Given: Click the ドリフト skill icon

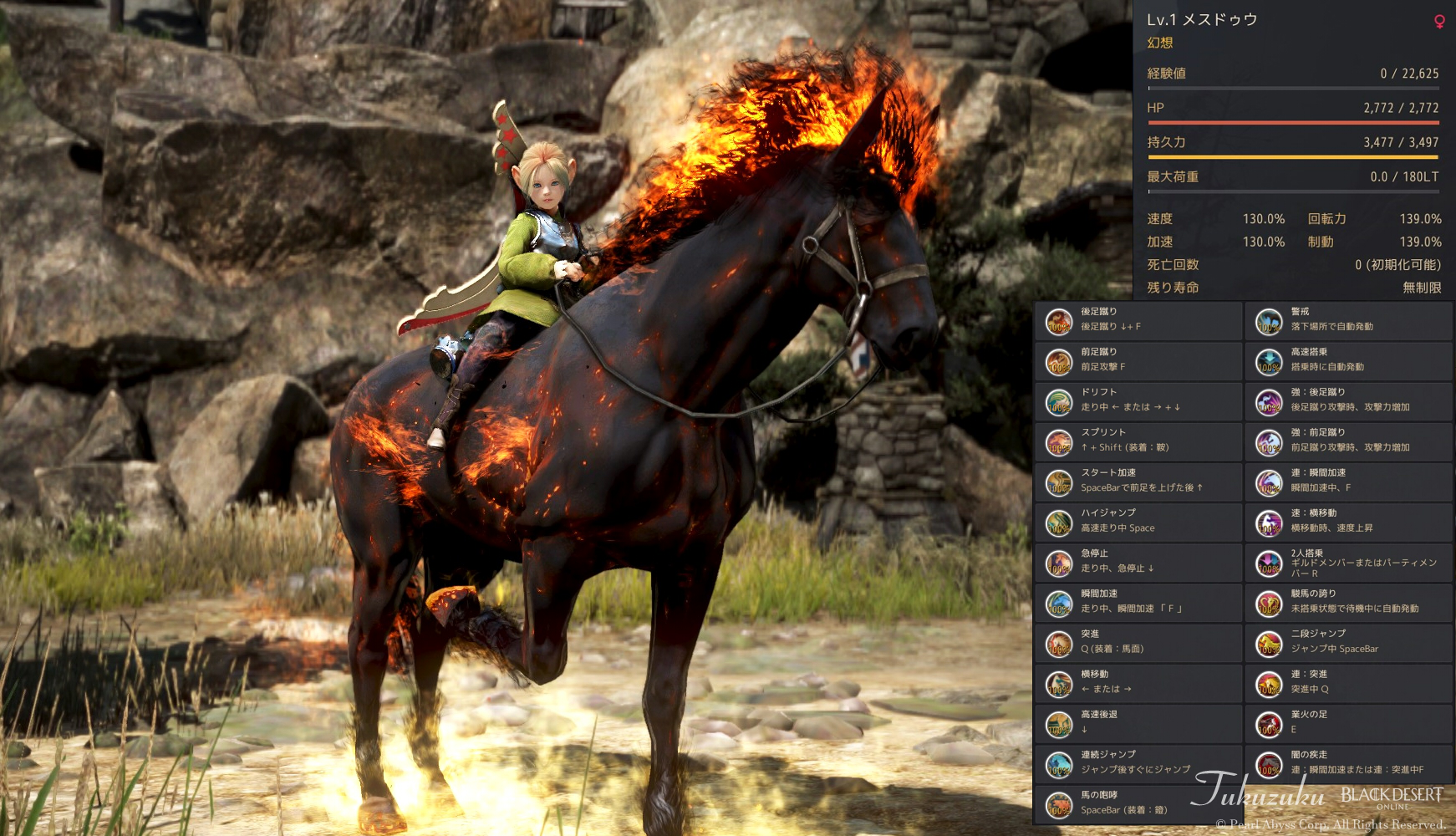Looking at the screenshot, I should (1059, 400).
